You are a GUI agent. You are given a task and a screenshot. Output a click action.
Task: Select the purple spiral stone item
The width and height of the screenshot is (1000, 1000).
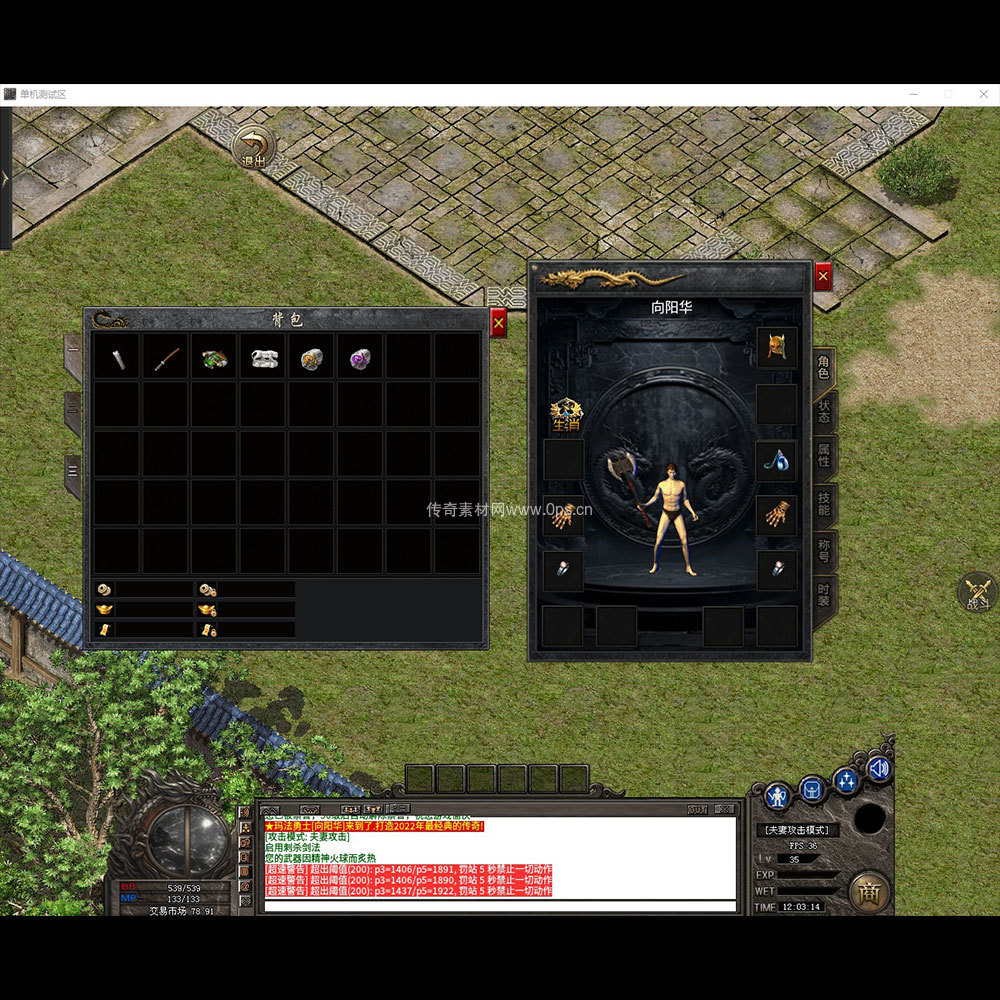click(360, 359)
